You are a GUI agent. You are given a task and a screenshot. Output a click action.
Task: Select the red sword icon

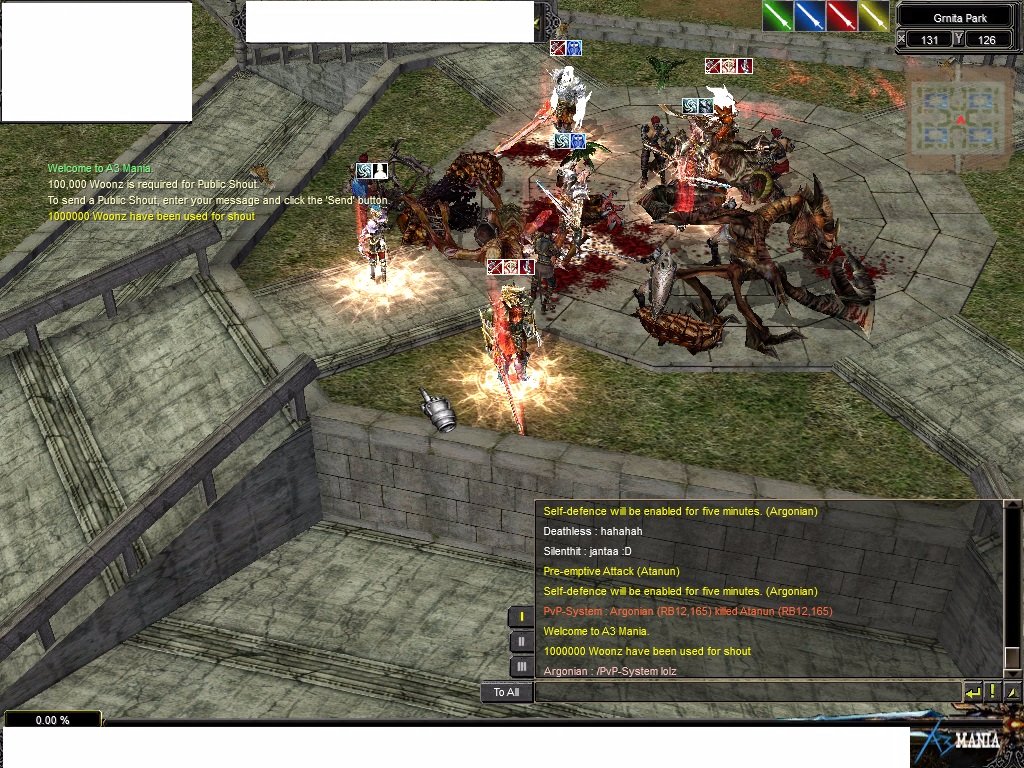pyautogui.click(x=842, y=16)
